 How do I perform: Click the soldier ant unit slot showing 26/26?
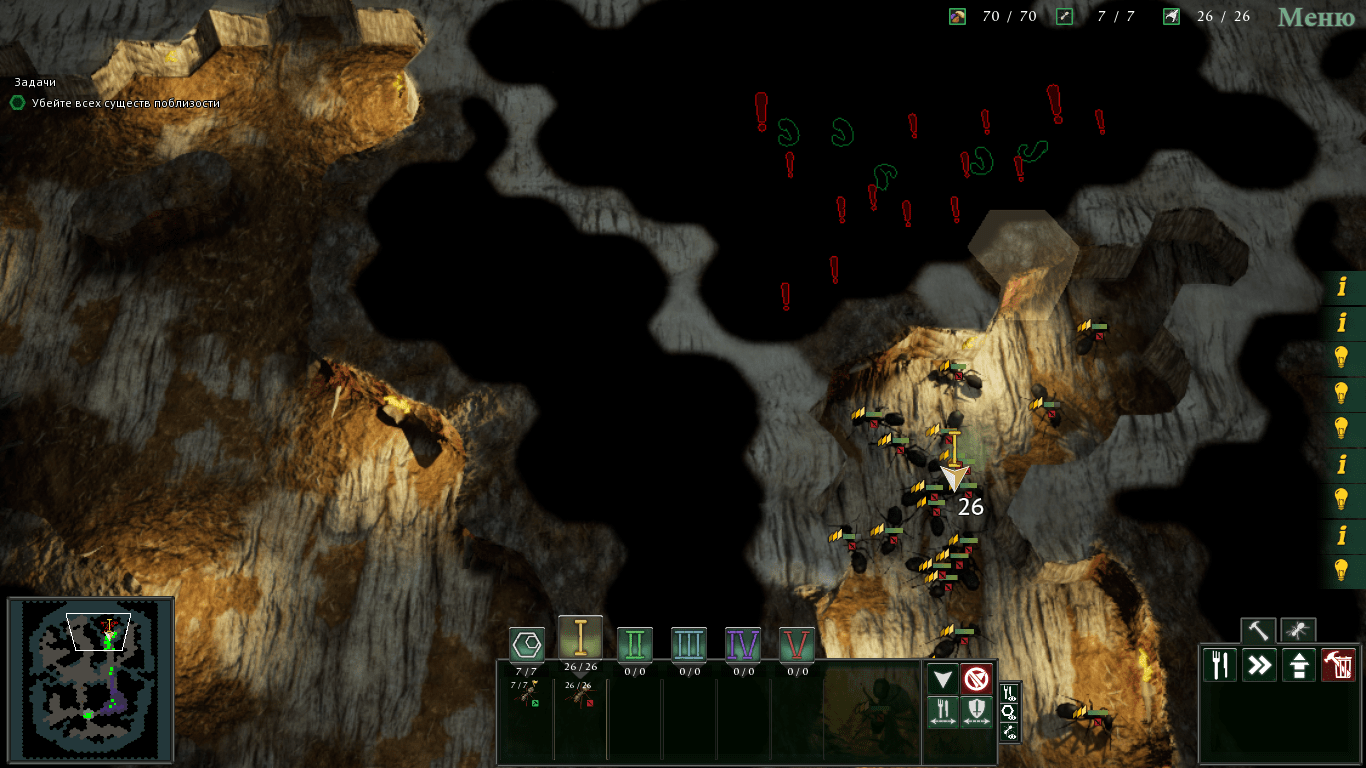click(x=580, y=696)
